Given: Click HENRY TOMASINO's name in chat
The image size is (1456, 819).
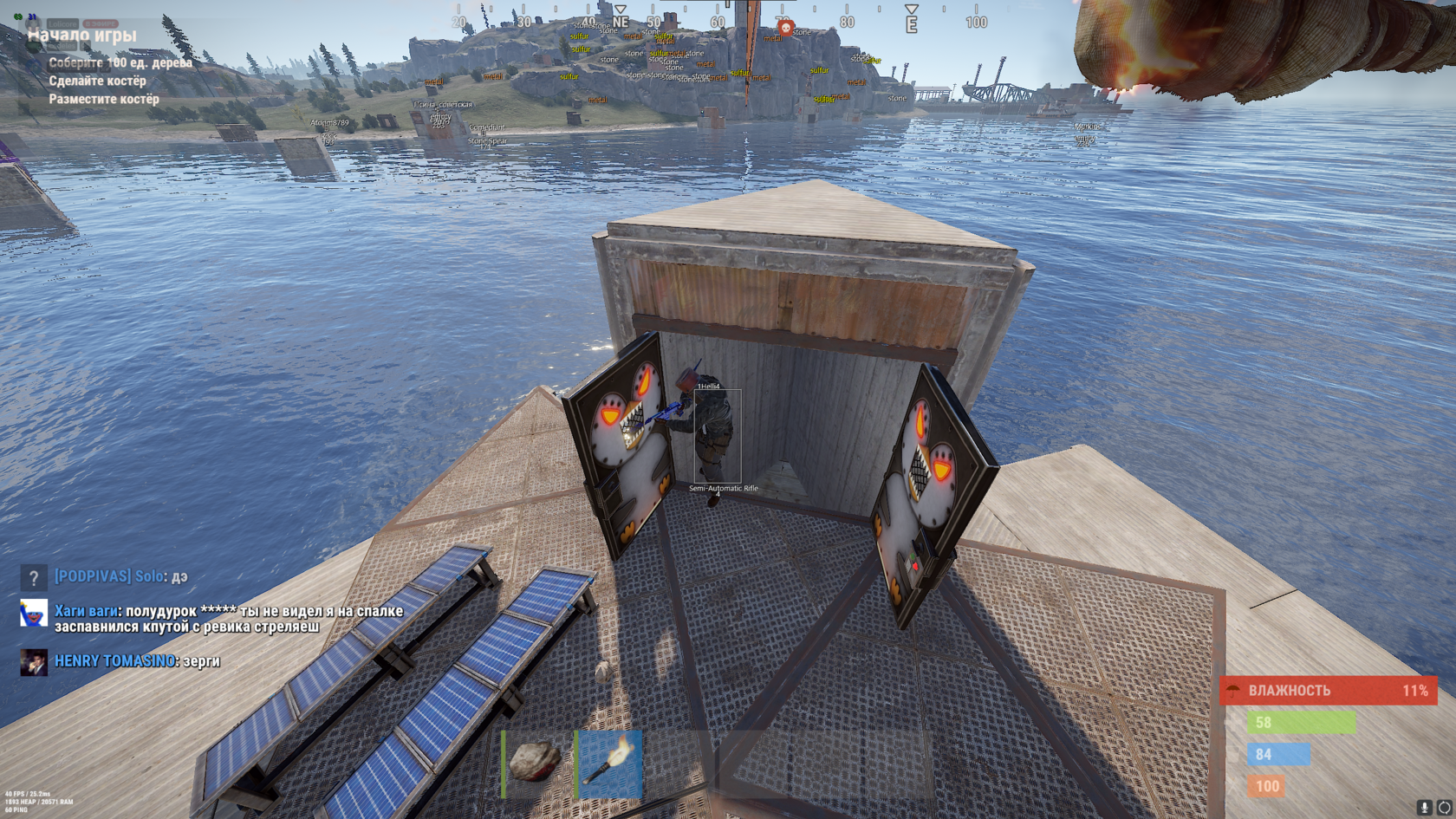Looking at the screenshot, I should click(114, 661).
